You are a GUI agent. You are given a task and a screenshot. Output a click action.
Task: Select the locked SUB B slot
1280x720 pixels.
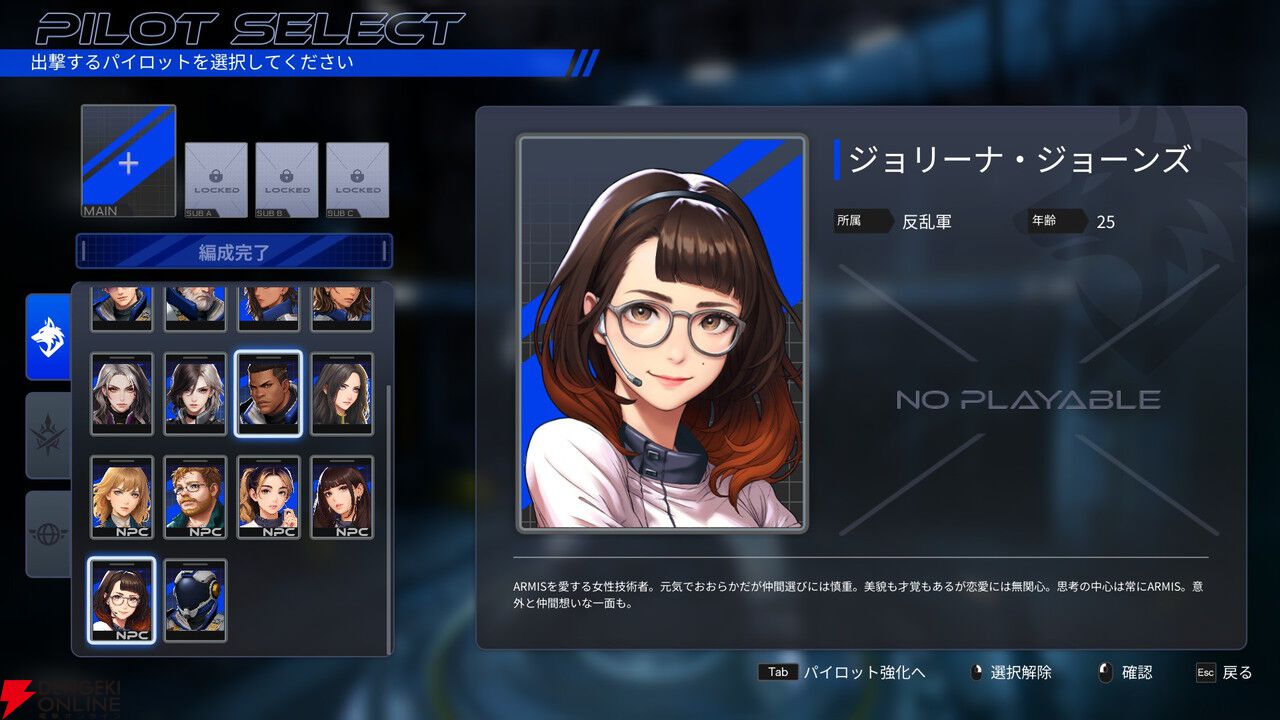tap(287, 180)
